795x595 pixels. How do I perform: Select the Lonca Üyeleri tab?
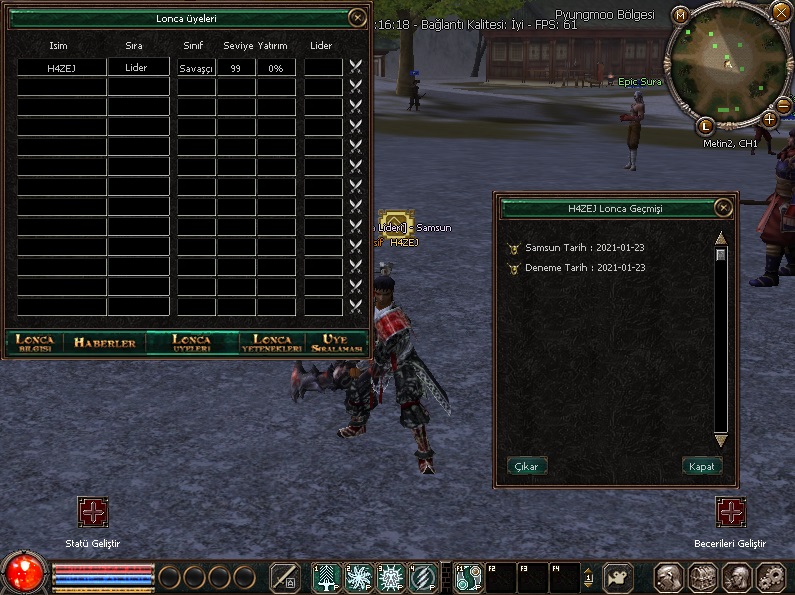pyautogui.click(x=191, y=343)
